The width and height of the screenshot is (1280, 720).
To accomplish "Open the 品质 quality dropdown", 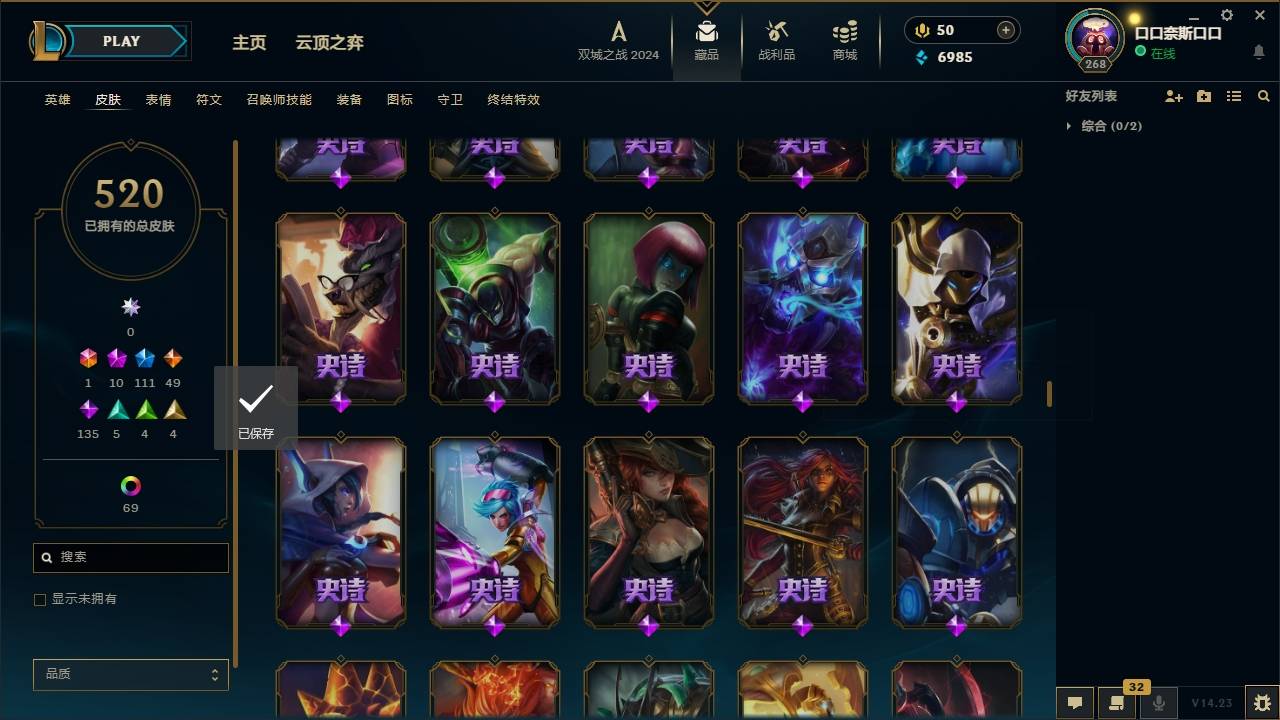I will click(130, 674).
